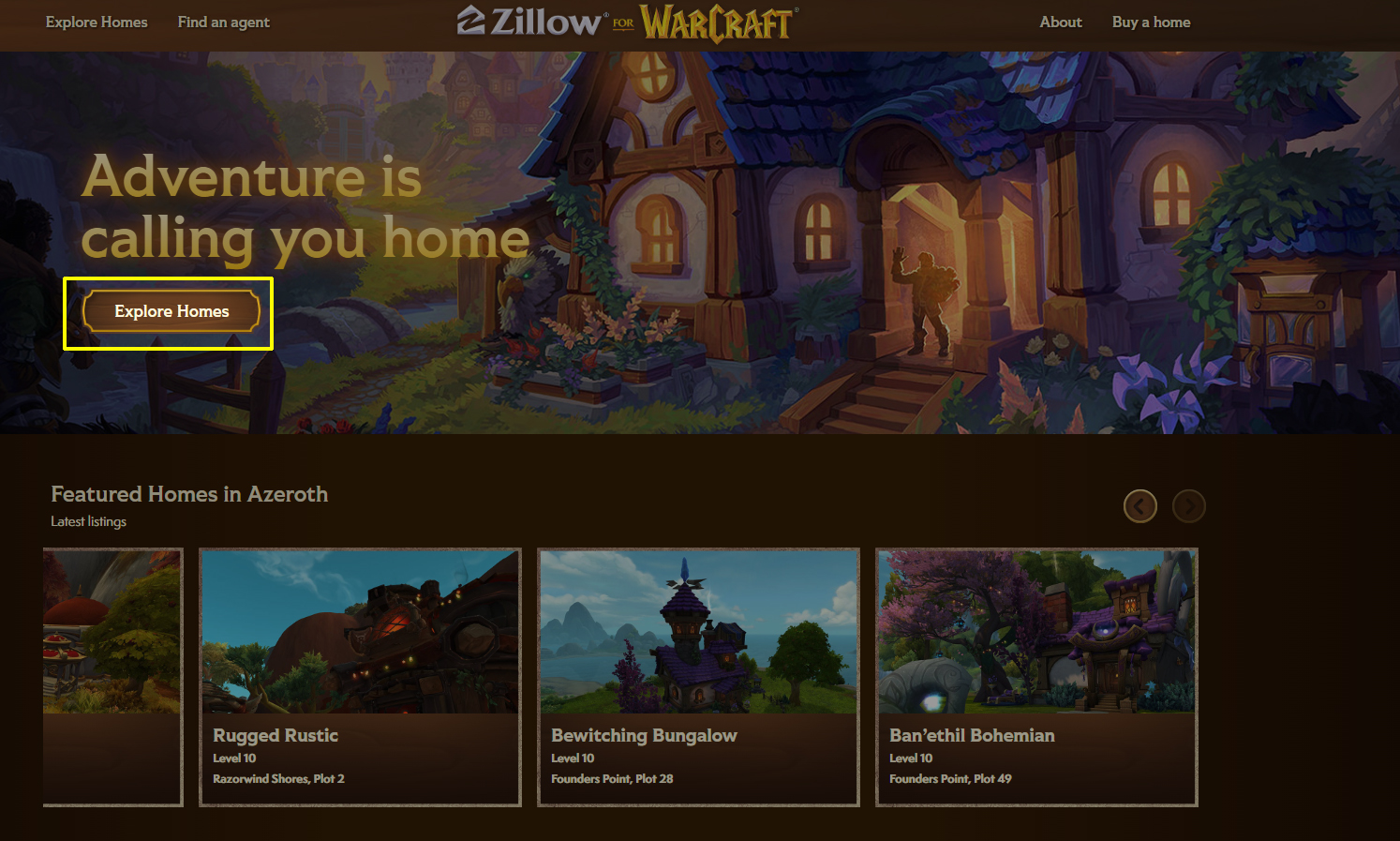Click the Warcraft logo in the header
This screenshot has width=1400, height=841.
[715, 23]
